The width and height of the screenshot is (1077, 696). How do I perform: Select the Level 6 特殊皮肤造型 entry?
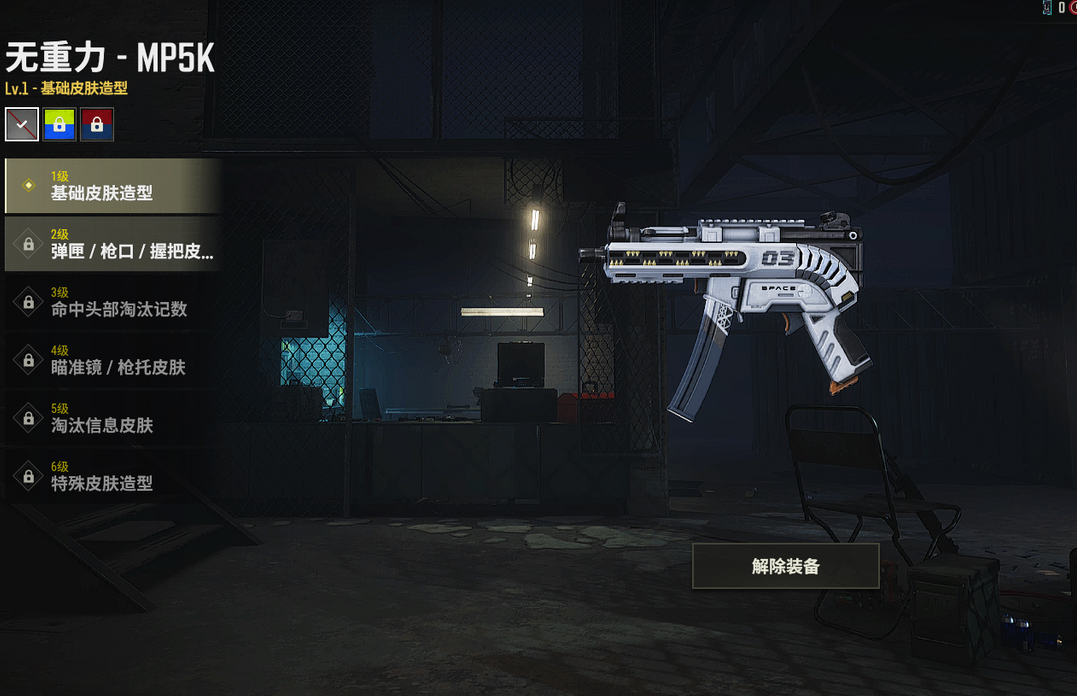[113, 476]
